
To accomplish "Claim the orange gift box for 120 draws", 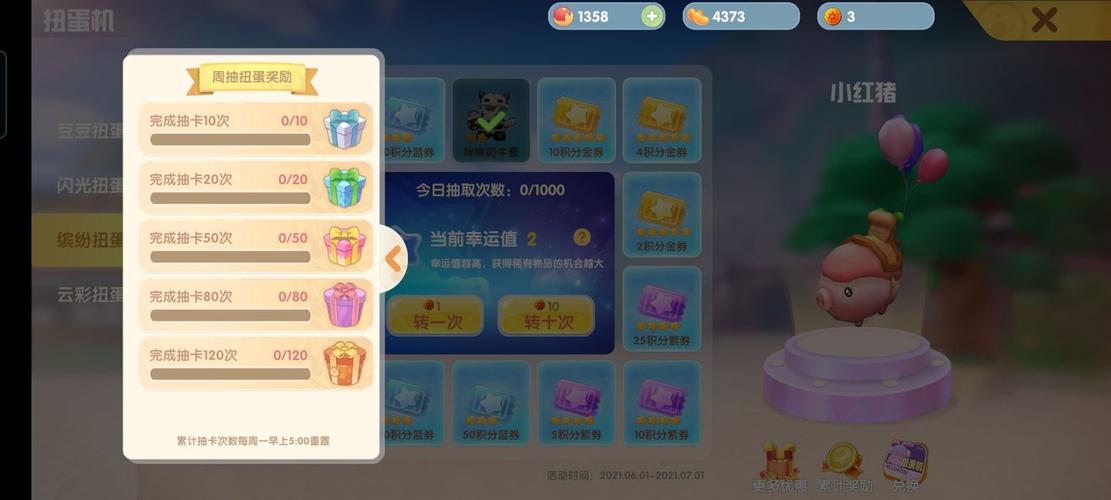I will point(344,362).
